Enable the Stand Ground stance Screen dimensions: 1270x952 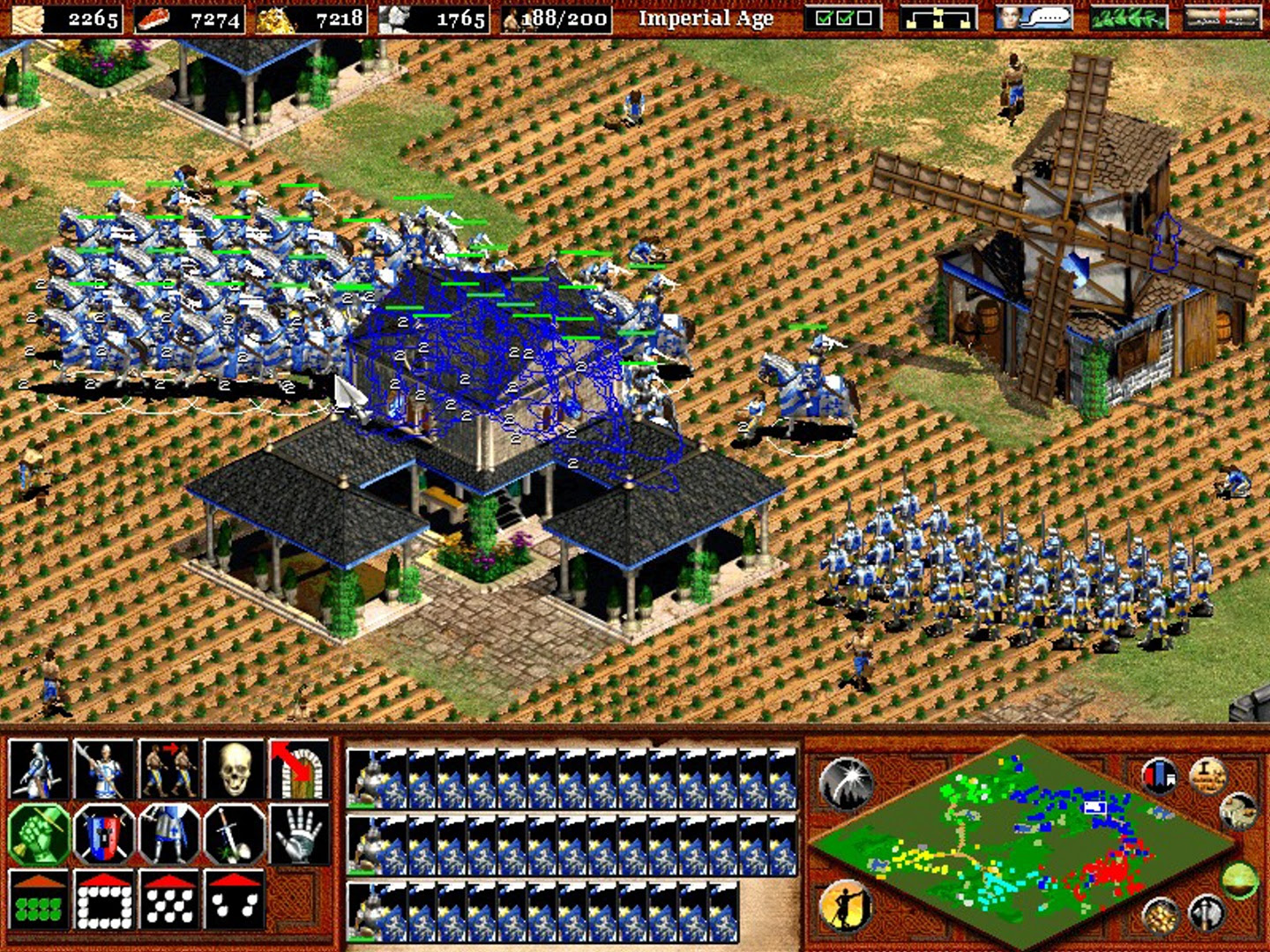[167, 835]
